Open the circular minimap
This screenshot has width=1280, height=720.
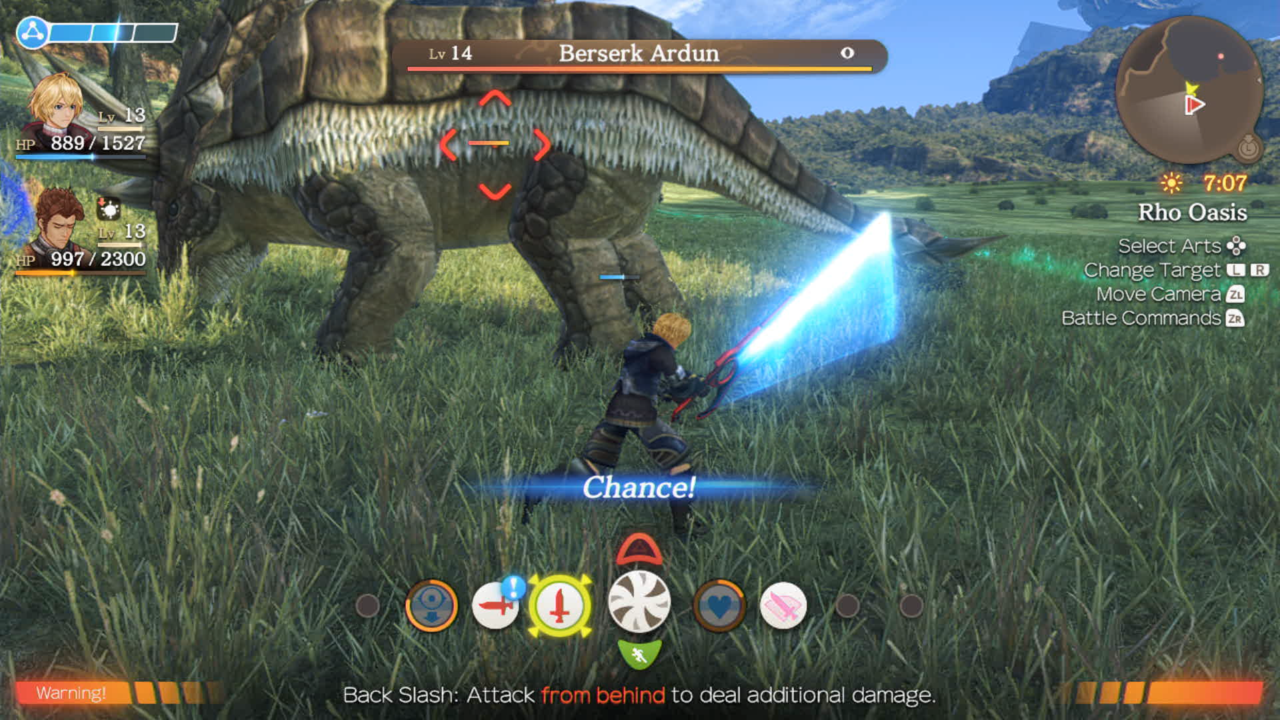(1190, 90)
